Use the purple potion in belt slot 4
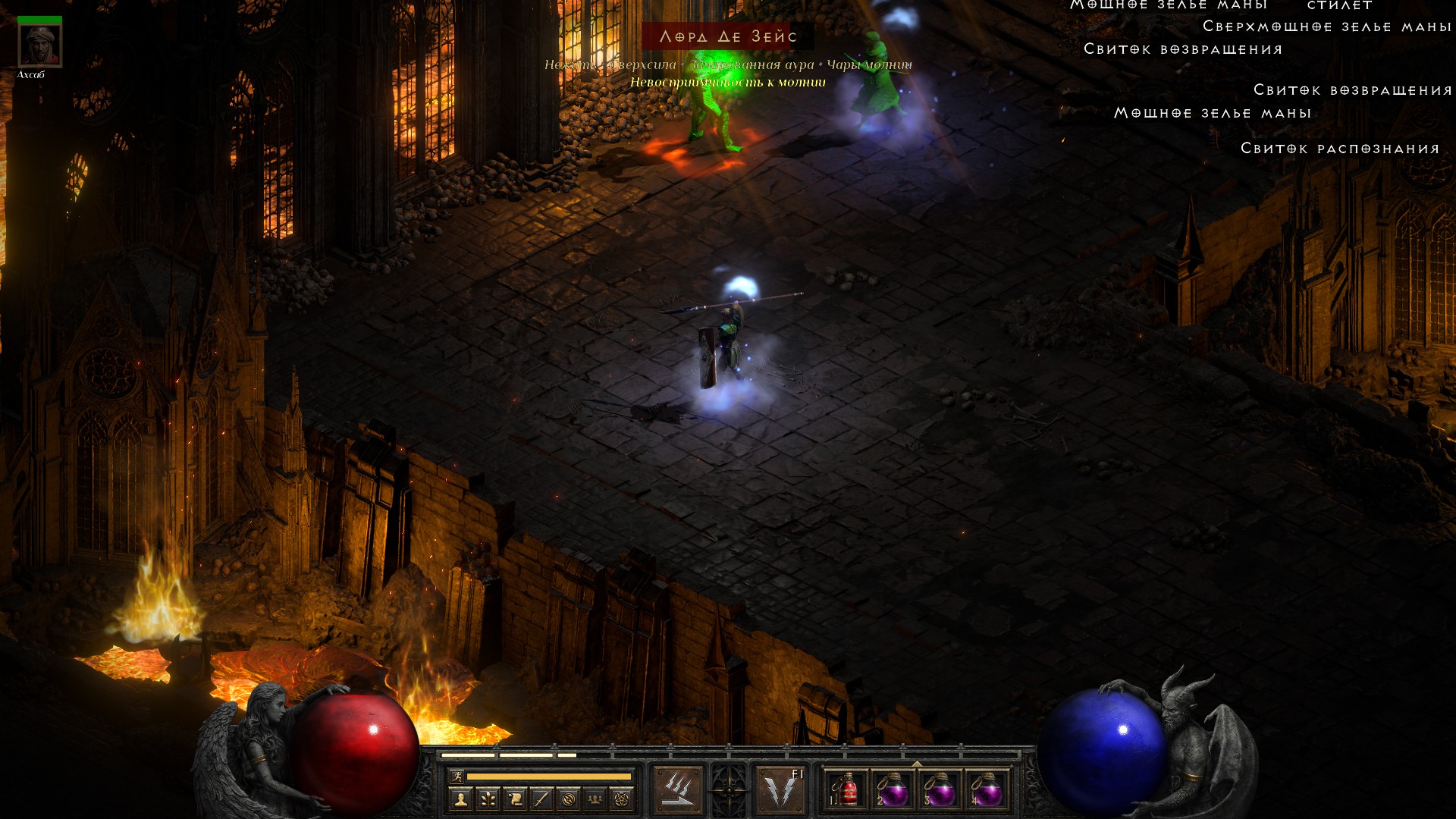The width and height of the screenshot is (1456, 819). coord(987,790)
